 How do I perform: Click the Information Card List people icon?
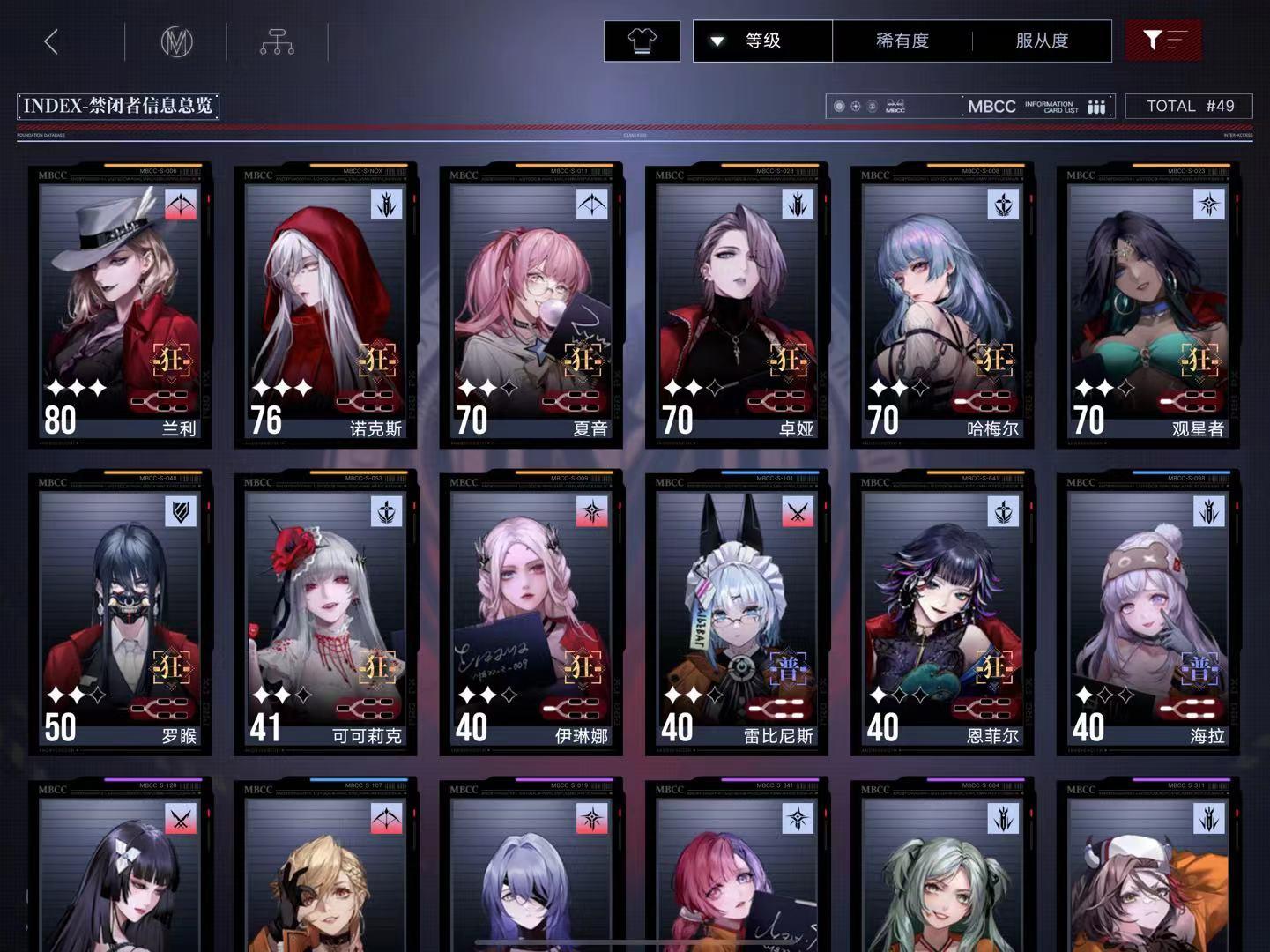pyautogui.click(x=1095, y=106)
